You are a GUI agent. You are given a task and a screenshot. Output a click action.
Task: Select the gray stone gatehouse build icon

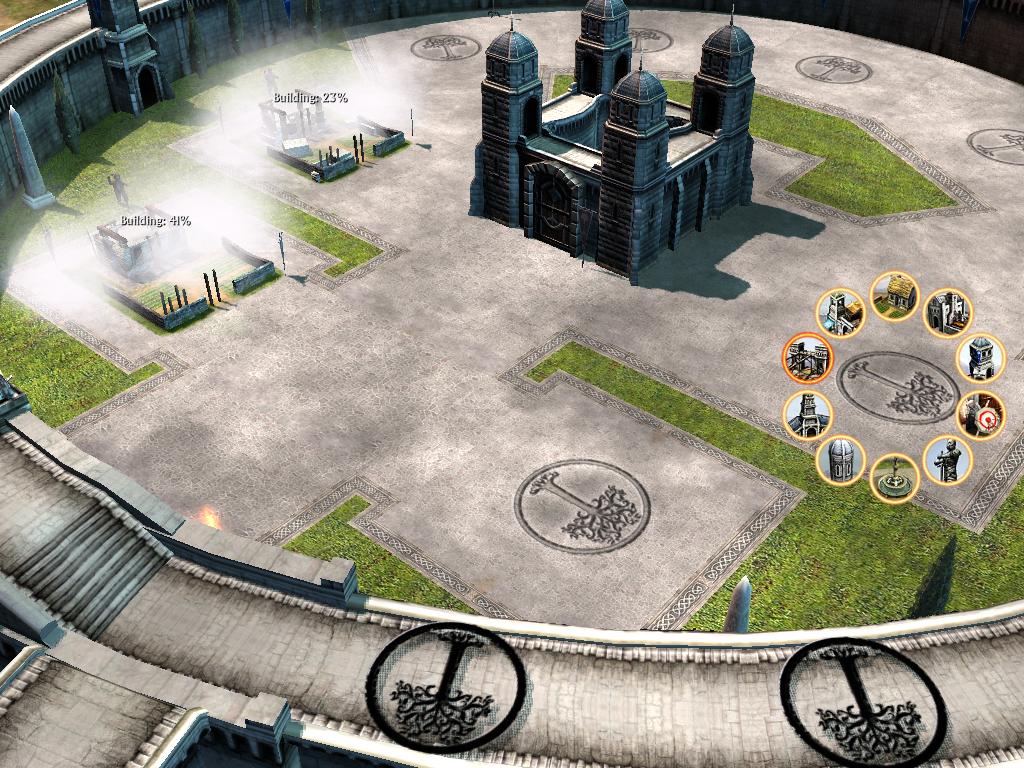[x=946, y=314]
